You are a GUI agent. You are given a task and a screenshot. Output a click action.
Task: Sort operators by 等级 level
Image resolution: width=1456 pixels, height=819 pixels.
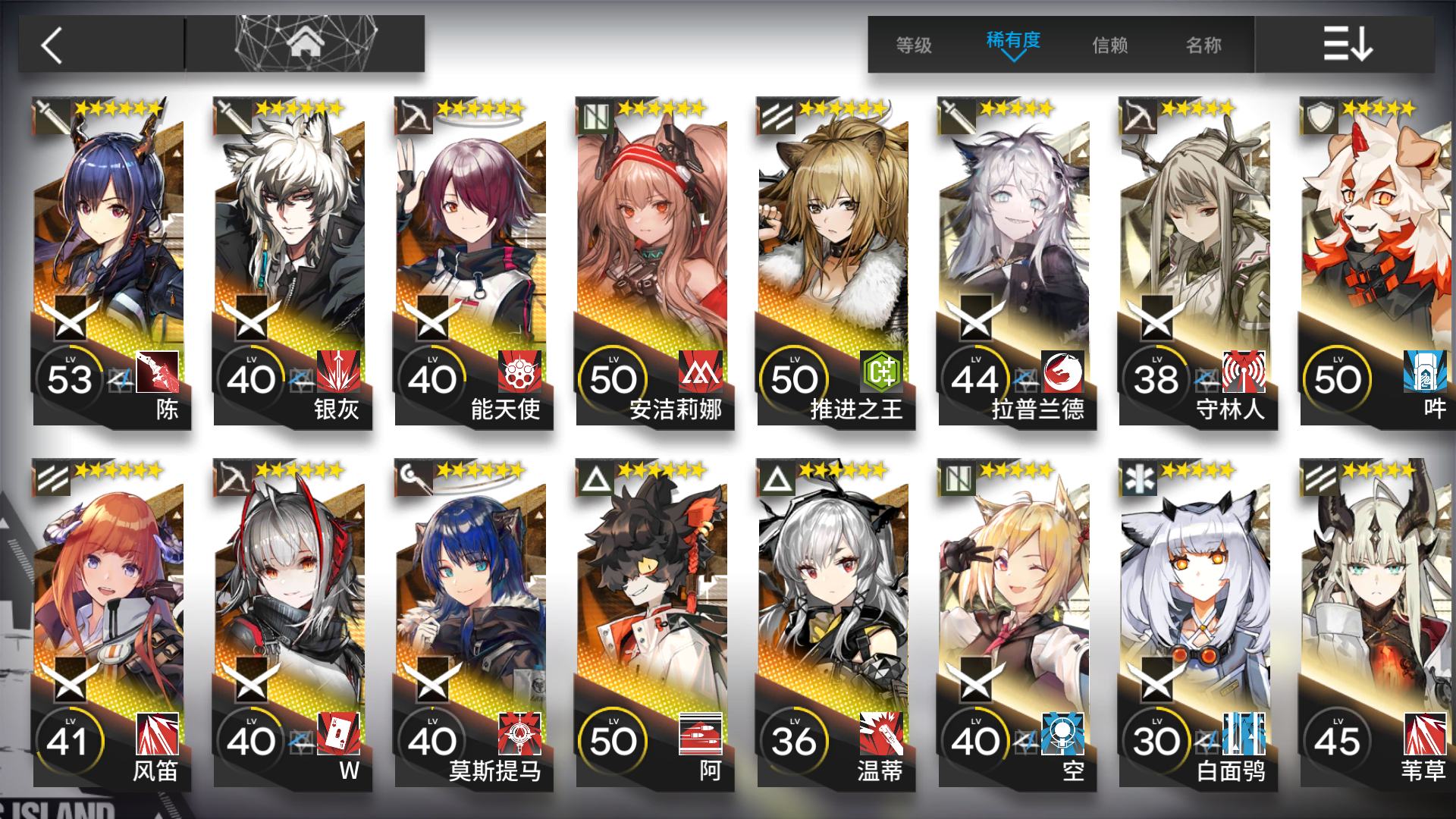click(913, 45)
